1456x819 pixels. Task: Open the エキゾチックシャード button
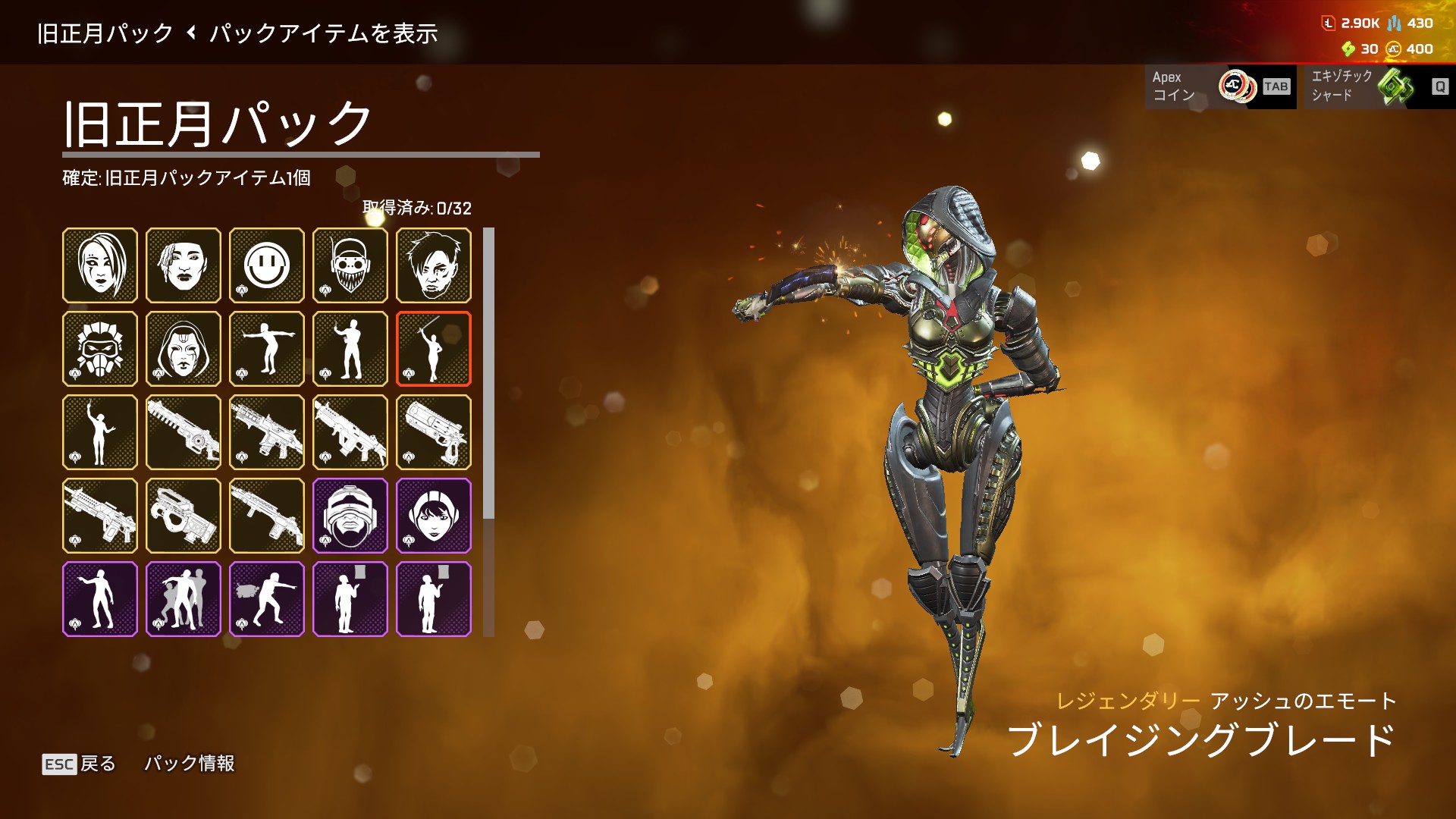pos(1376,86)
